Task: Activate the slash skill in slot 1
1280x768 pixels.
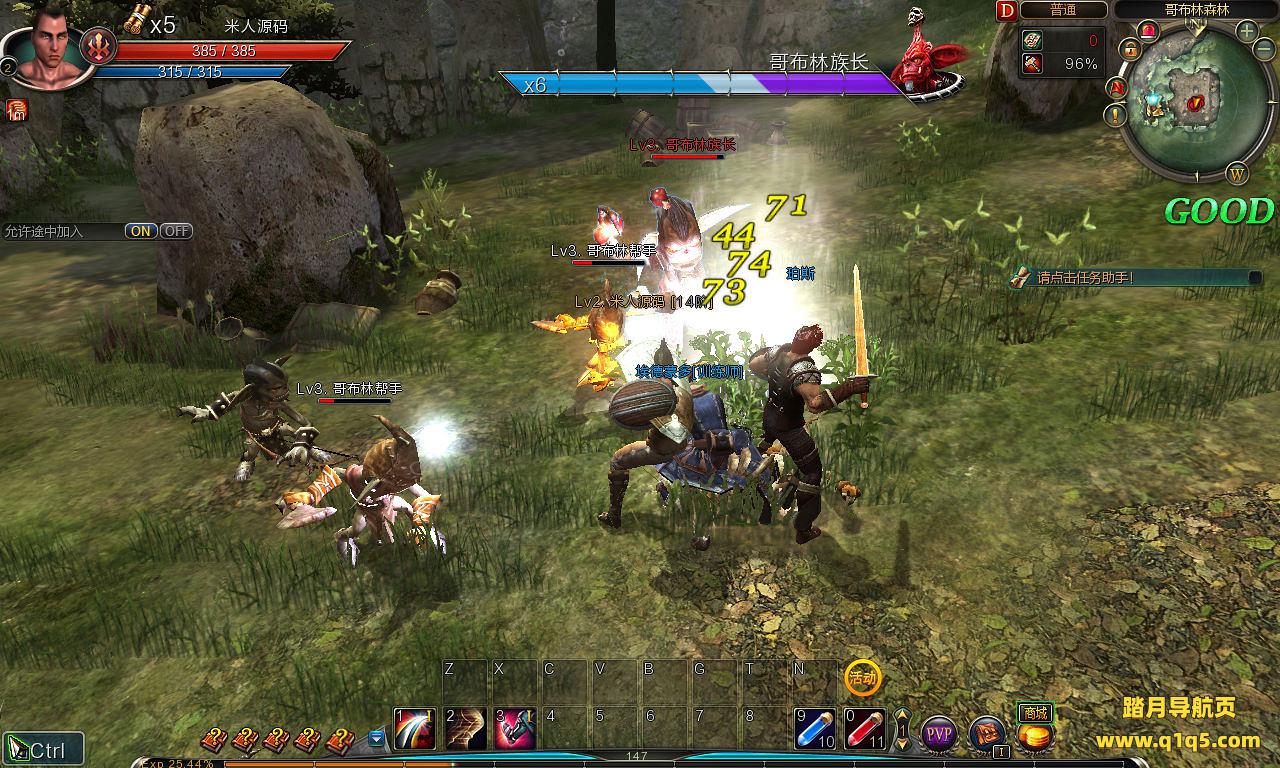Action: [x=415, y=730]
